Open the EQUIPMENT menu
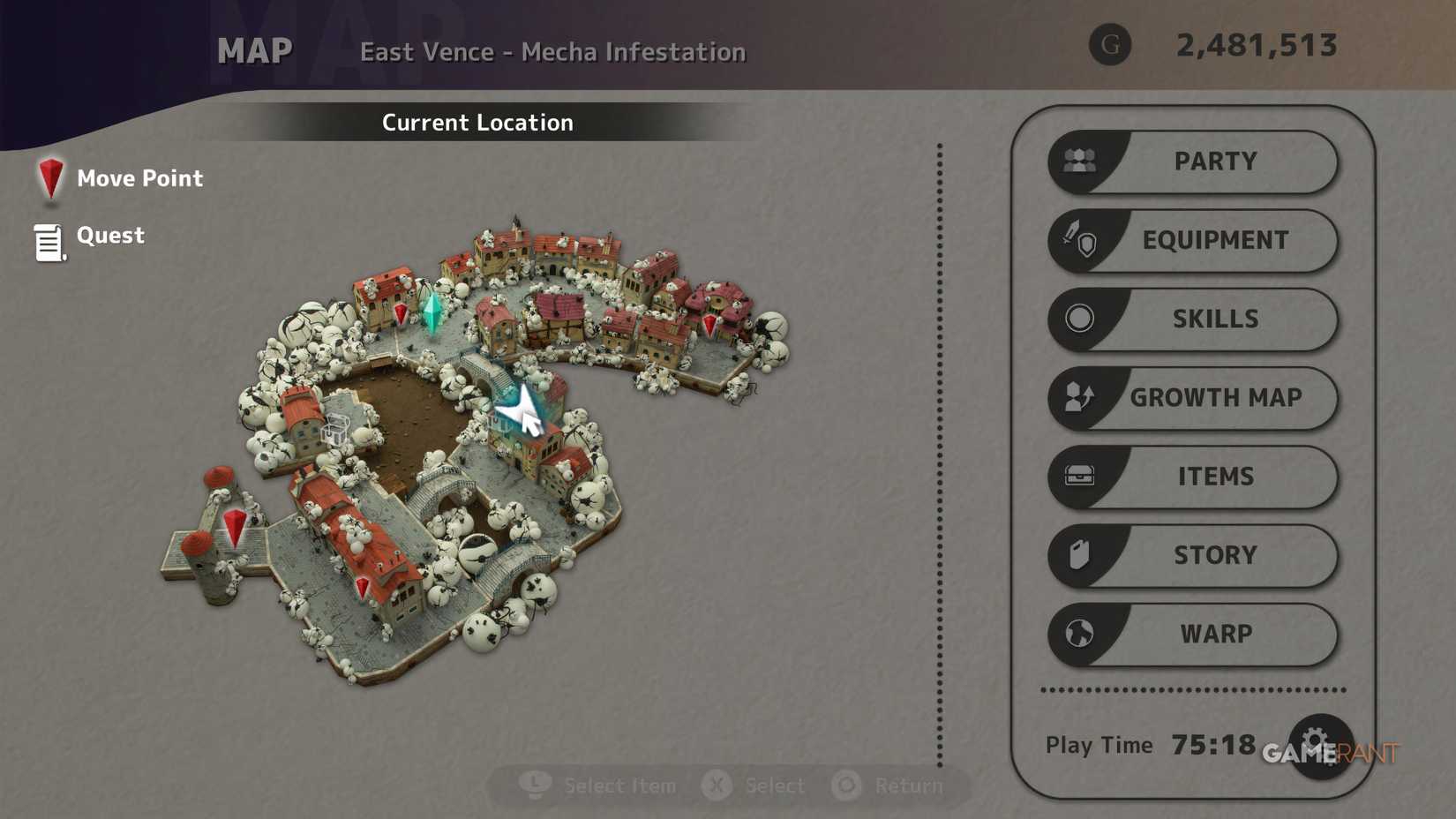This screenshot has width=1456, height=819. (1216, 240)
